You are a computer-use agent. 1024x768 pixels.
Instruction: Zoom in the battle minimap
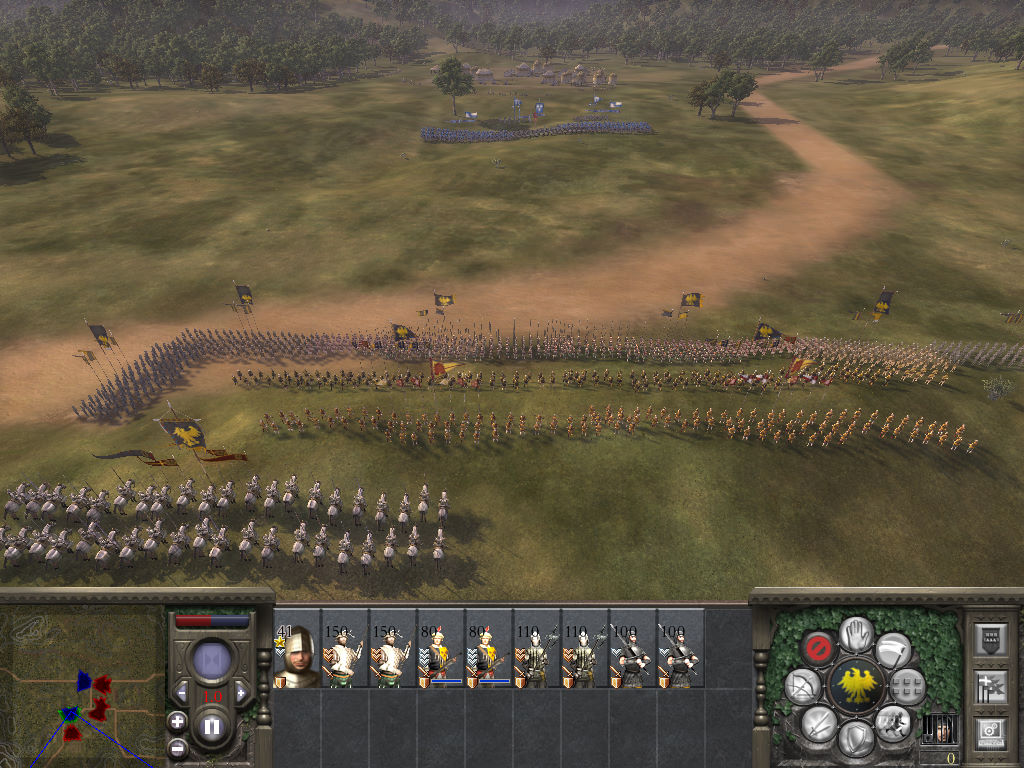click(177, 720)
